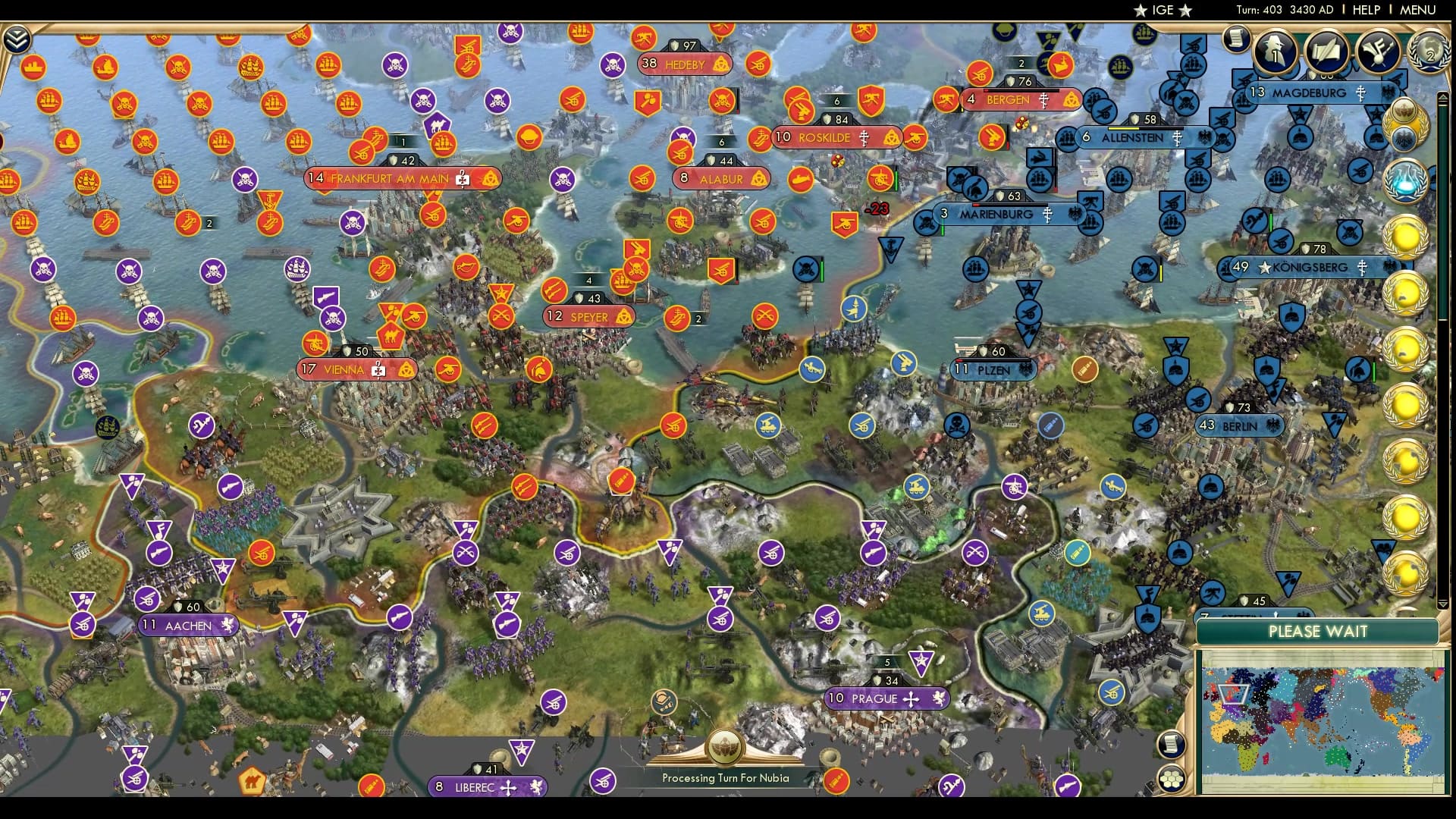Viewport: 1456px width, 819px height.
Task: Toggle Strategic View with the hex grid icon
Action: (x=1172, y=778)
